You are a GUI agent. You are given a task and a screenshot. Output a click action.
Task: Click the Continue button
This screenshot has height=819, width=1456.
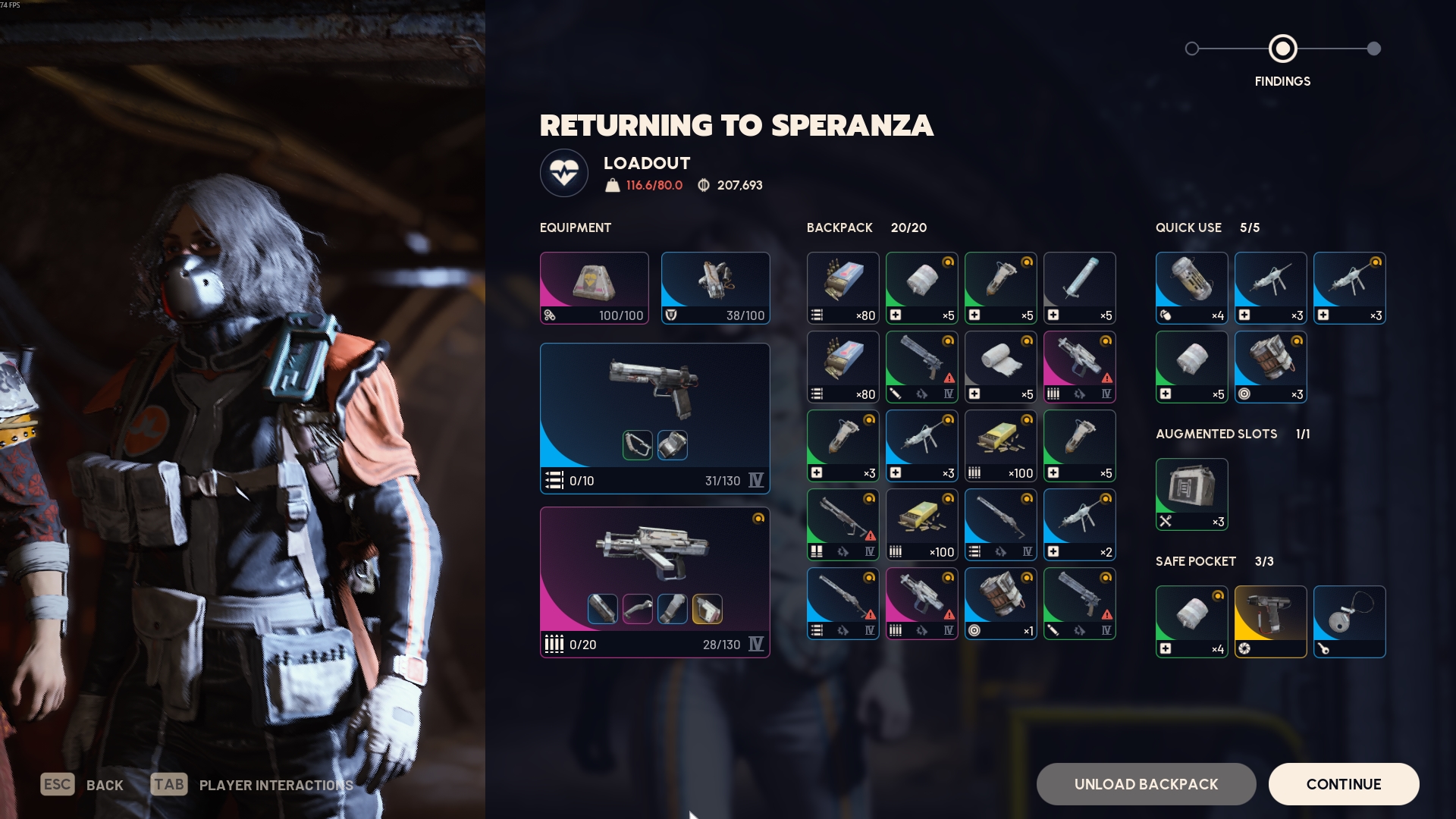1343,784
